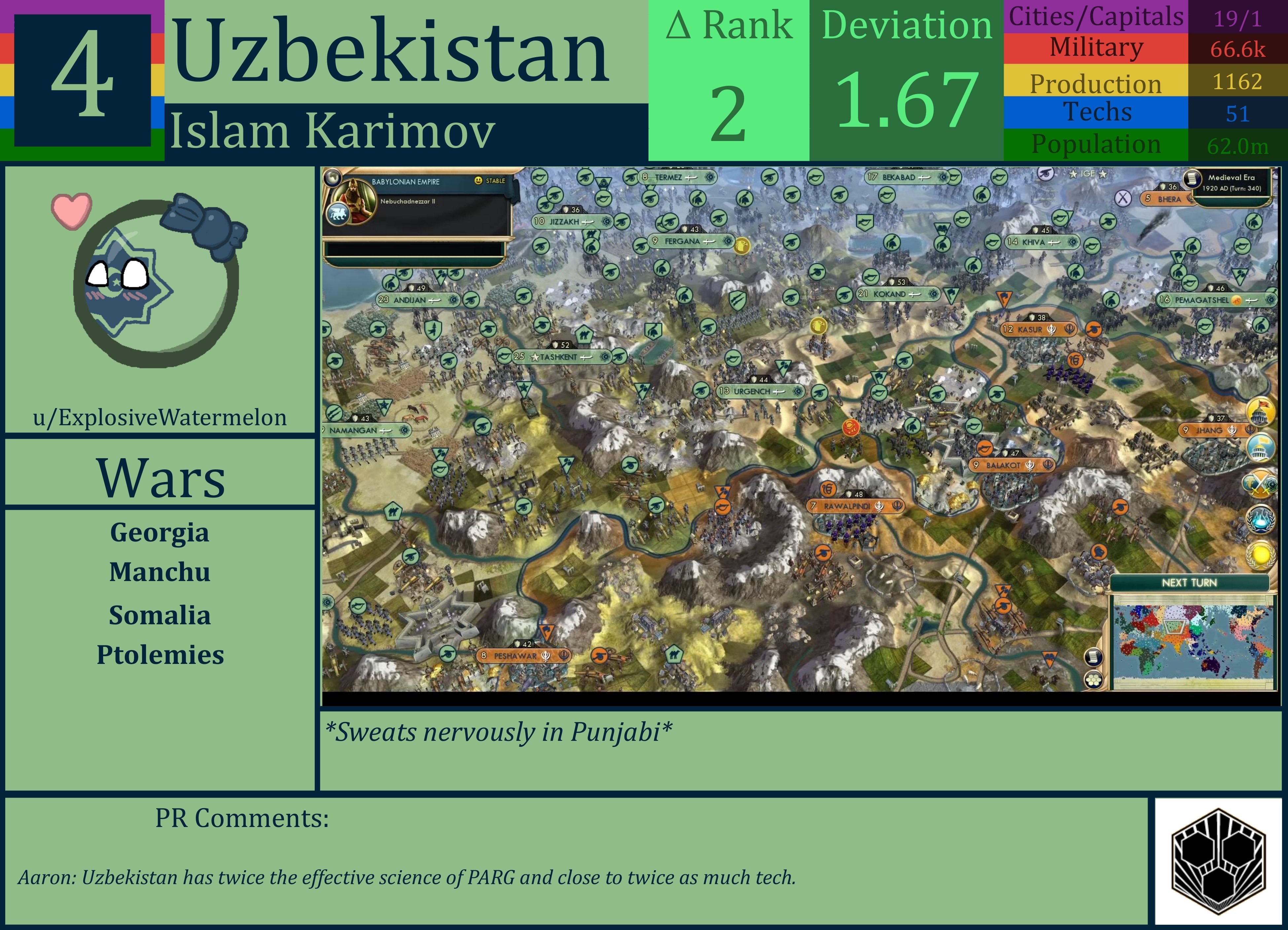1288x930 pixels.
Task: Click the blue Great Person laurel notification
Action: (x=1261, y=520)
